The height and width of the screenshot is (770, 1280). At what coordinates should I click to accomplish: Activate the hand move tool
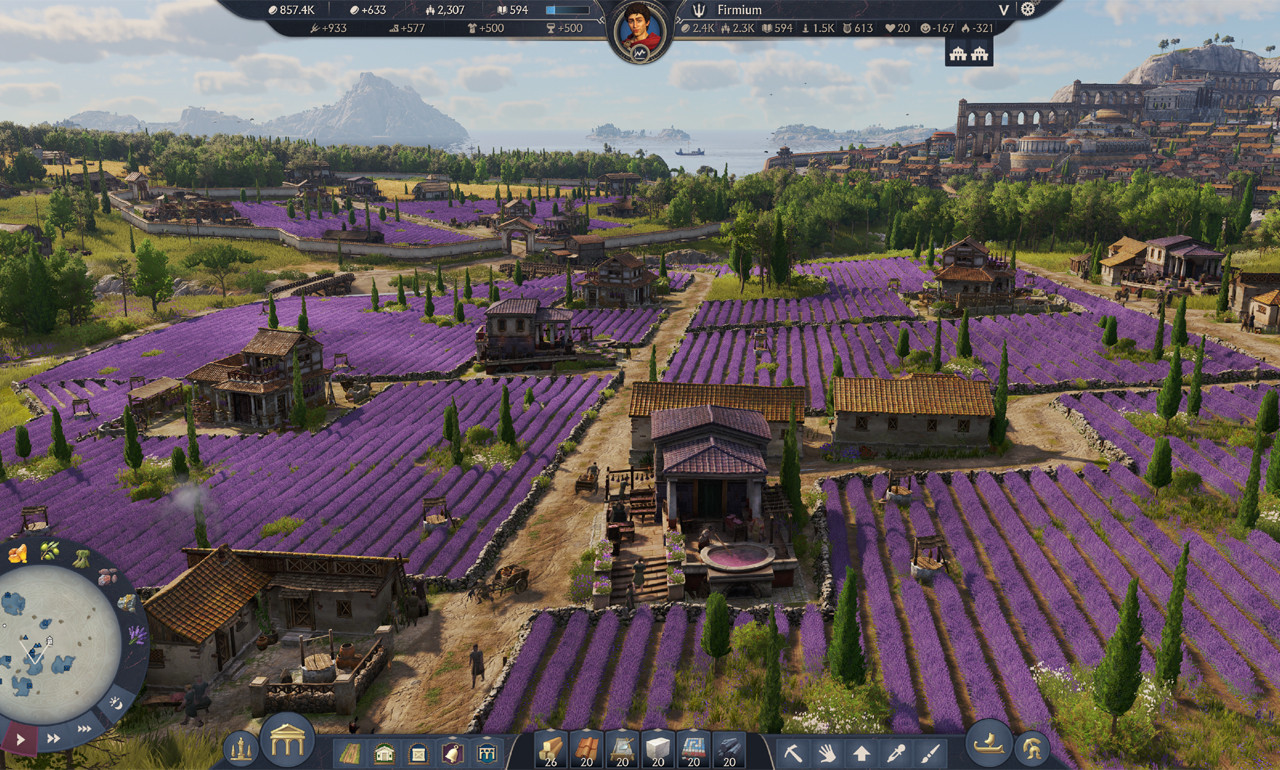tap(827, 753)
